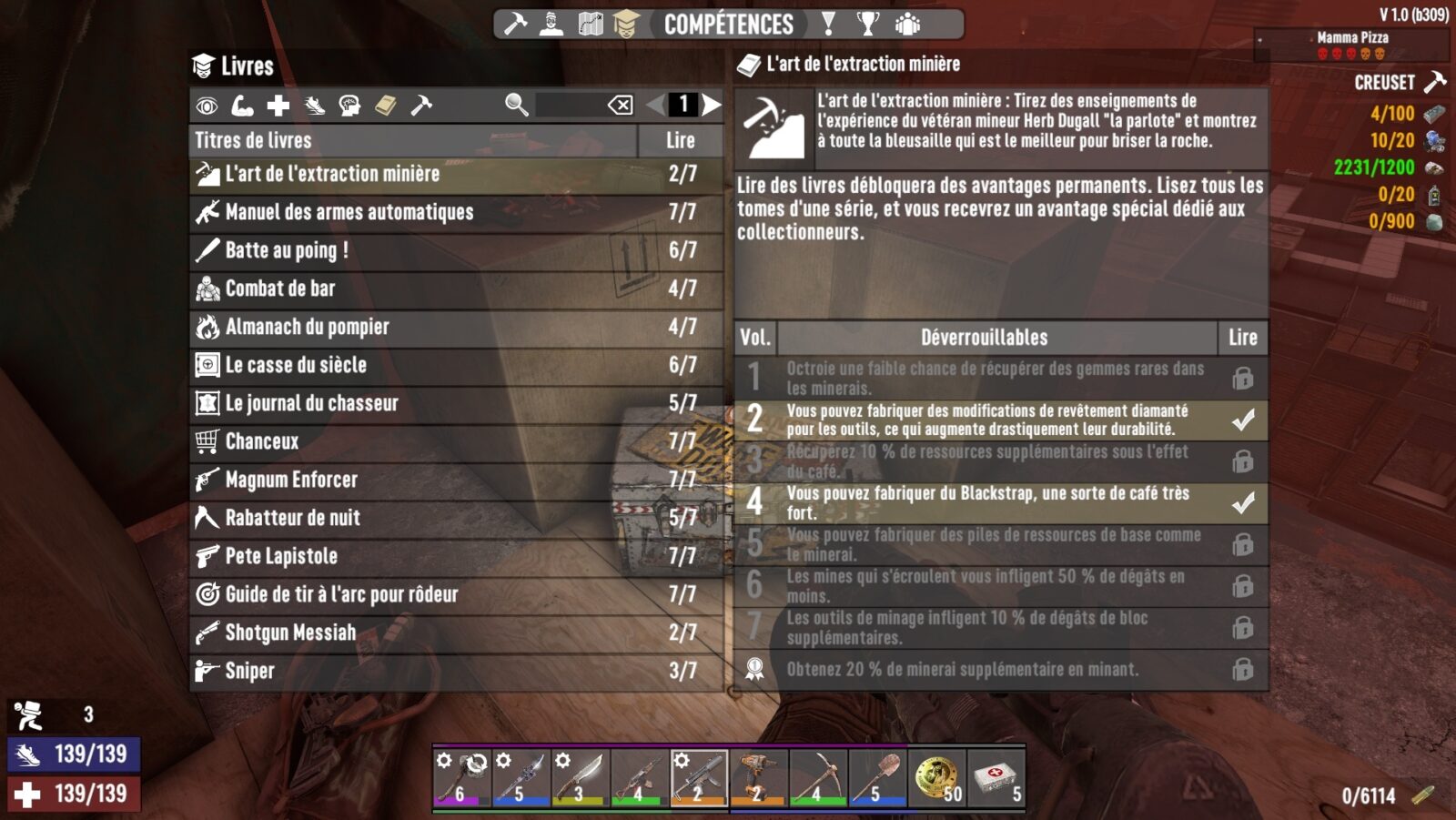Show the books category filter
Screen dimensions: 1456x820
[x=386, y=106]
